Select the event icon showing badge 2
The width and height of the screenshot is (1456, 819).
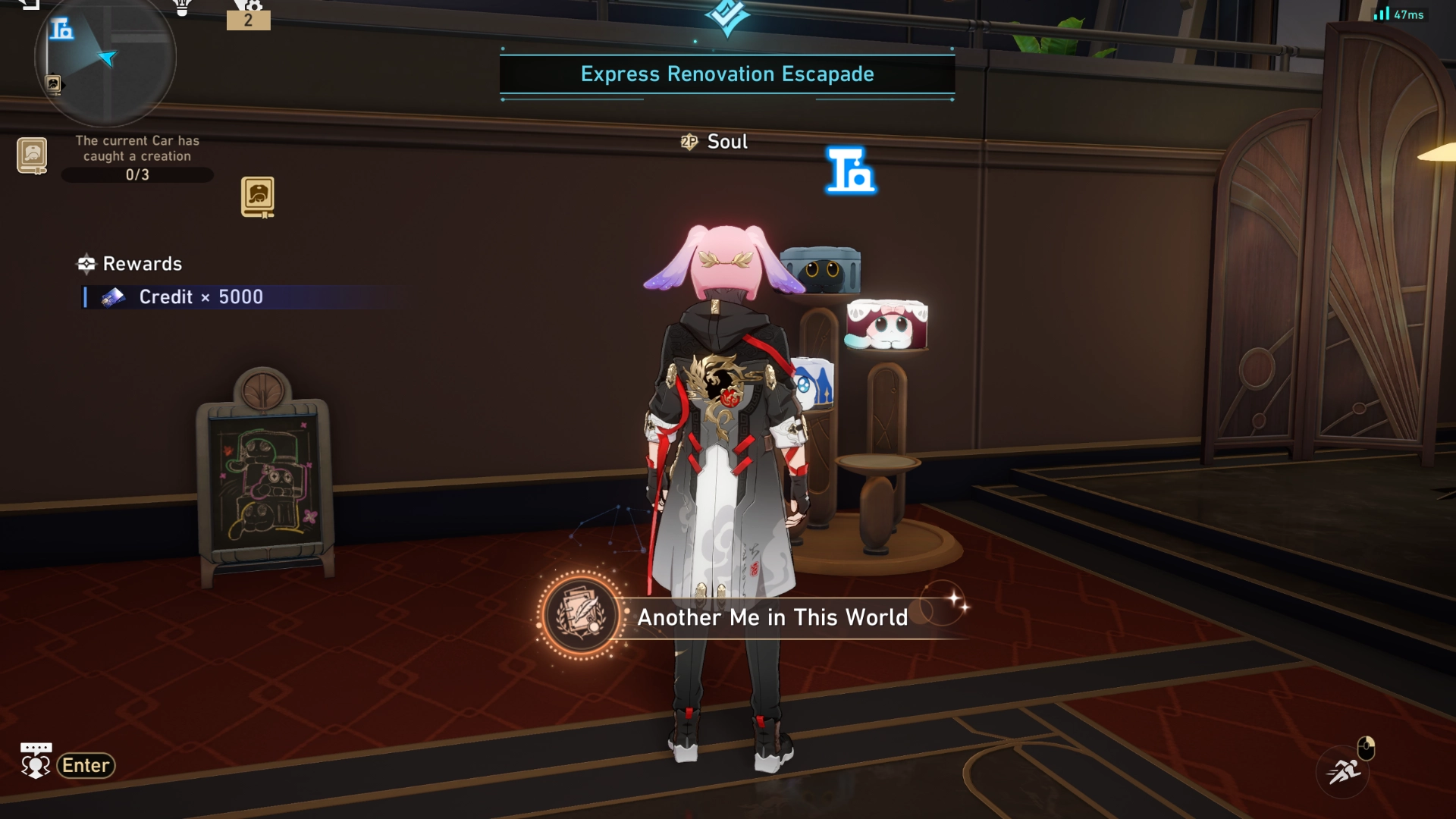[x=250, y=15]
